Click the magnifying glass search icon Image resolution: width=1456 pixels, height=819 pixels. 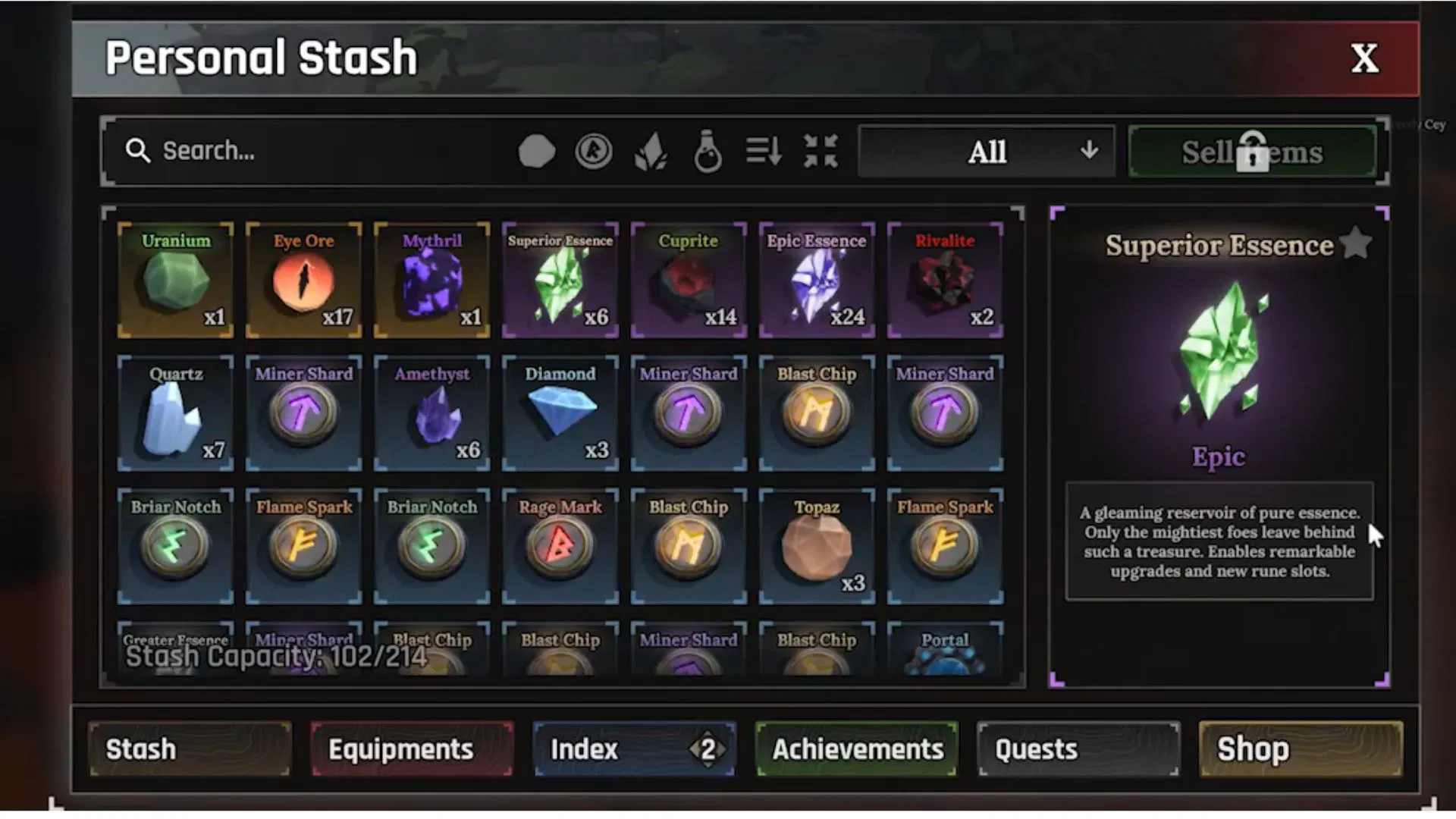click(139, 151)
